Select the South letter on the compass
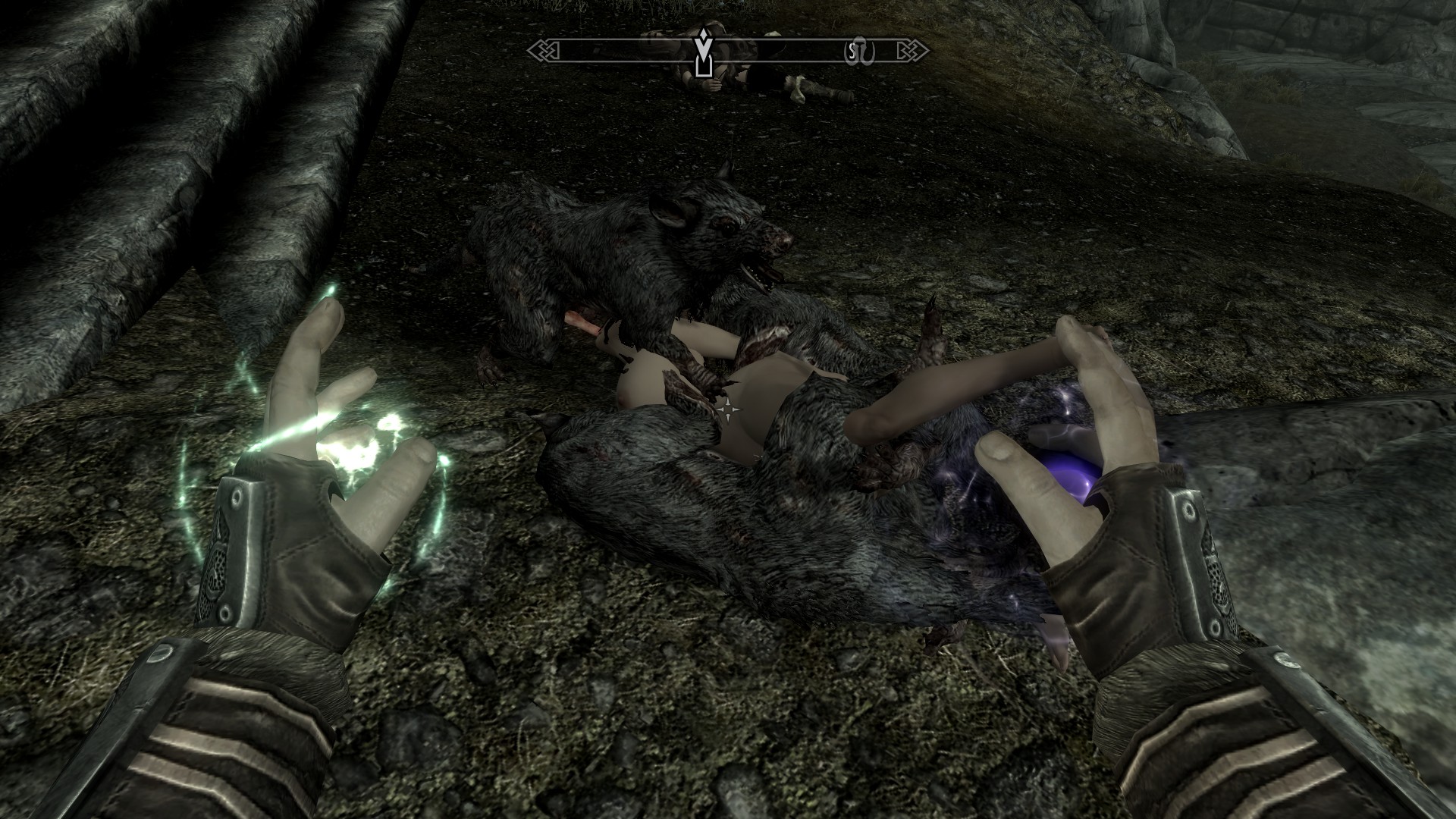Image resolution: width=1456 pixels, height=819 pixels. click(852, 52)
